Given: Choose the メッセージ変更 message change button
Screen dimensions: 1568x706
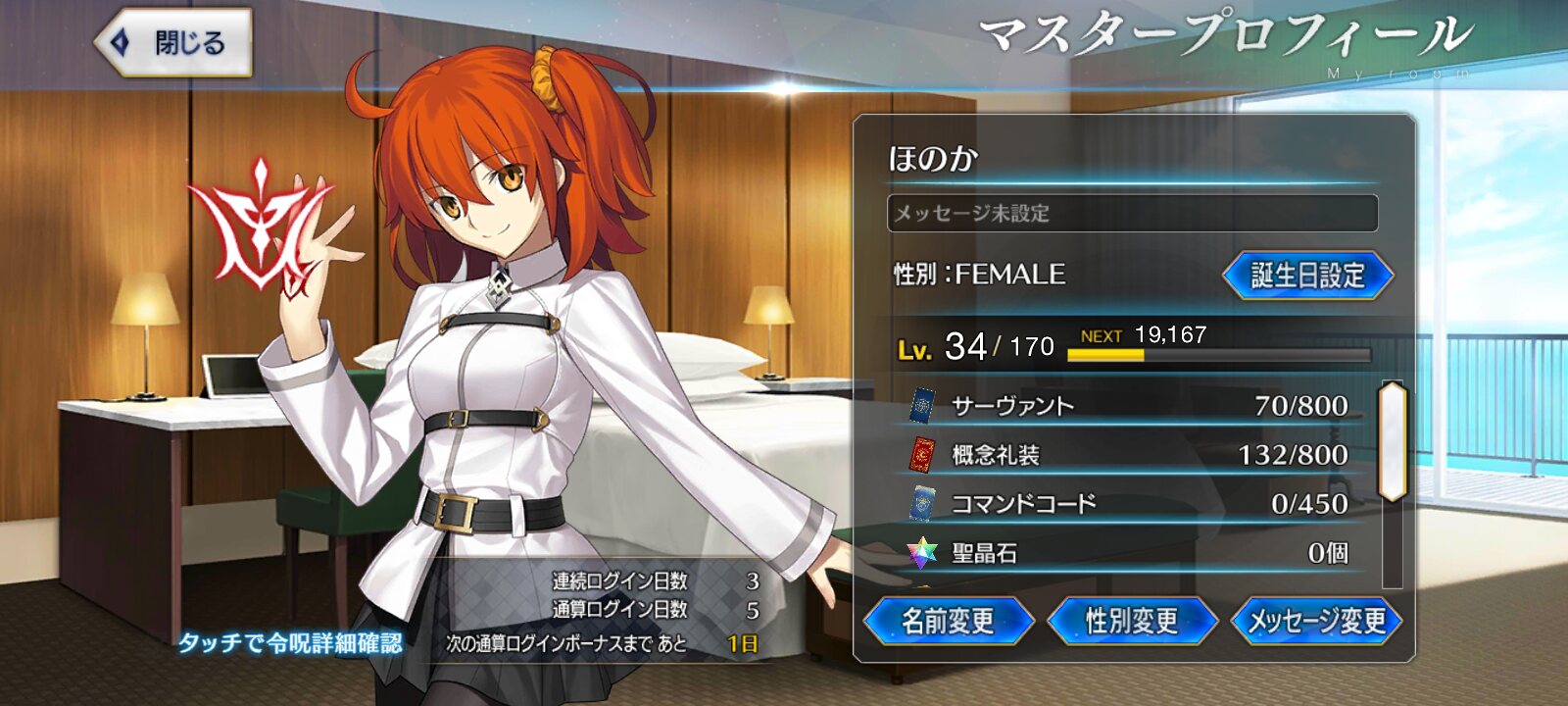Looking at the screenshot, I should (1316, 621).
